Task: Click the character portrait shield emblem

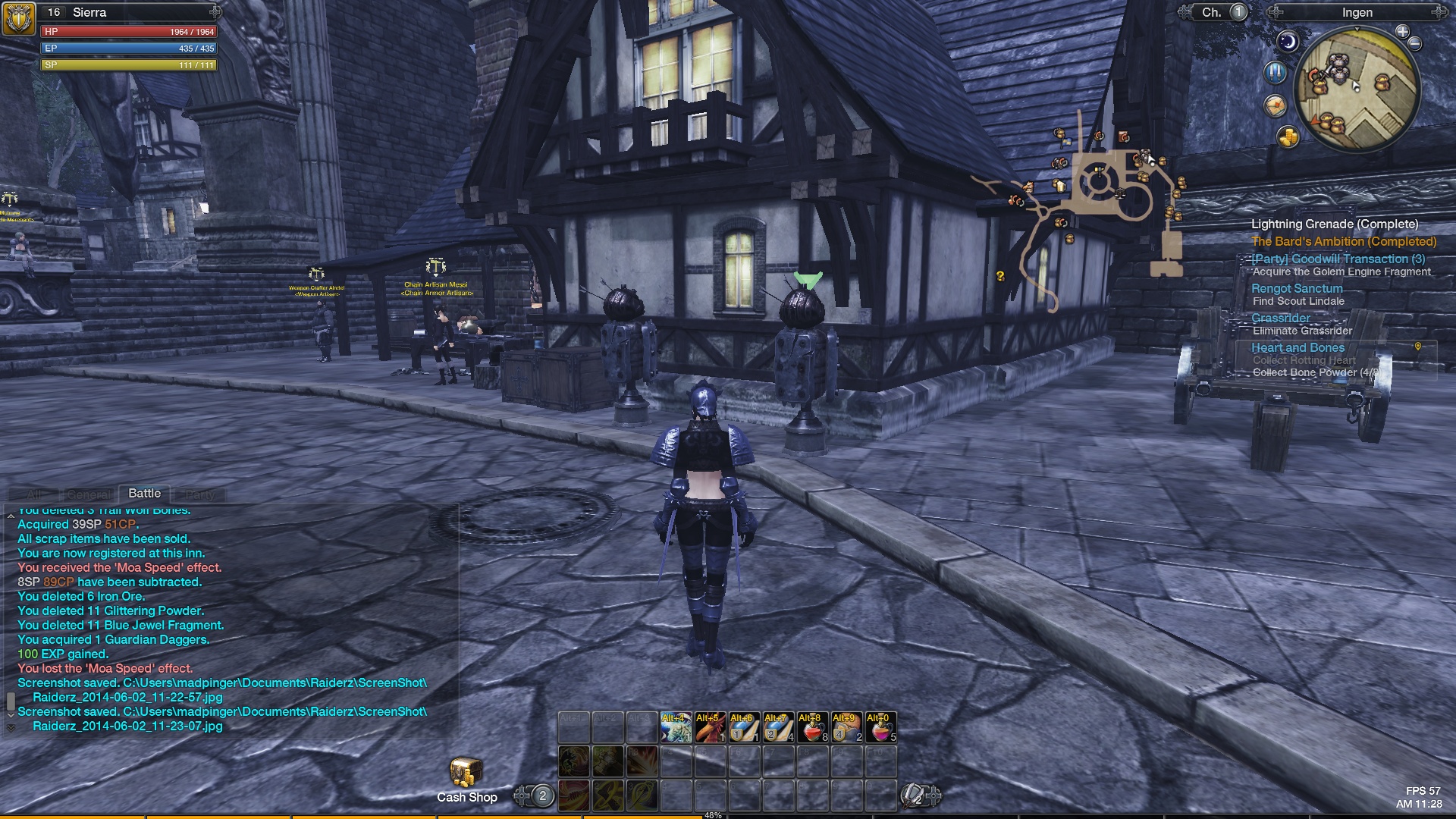Action: tap(18, 18)
